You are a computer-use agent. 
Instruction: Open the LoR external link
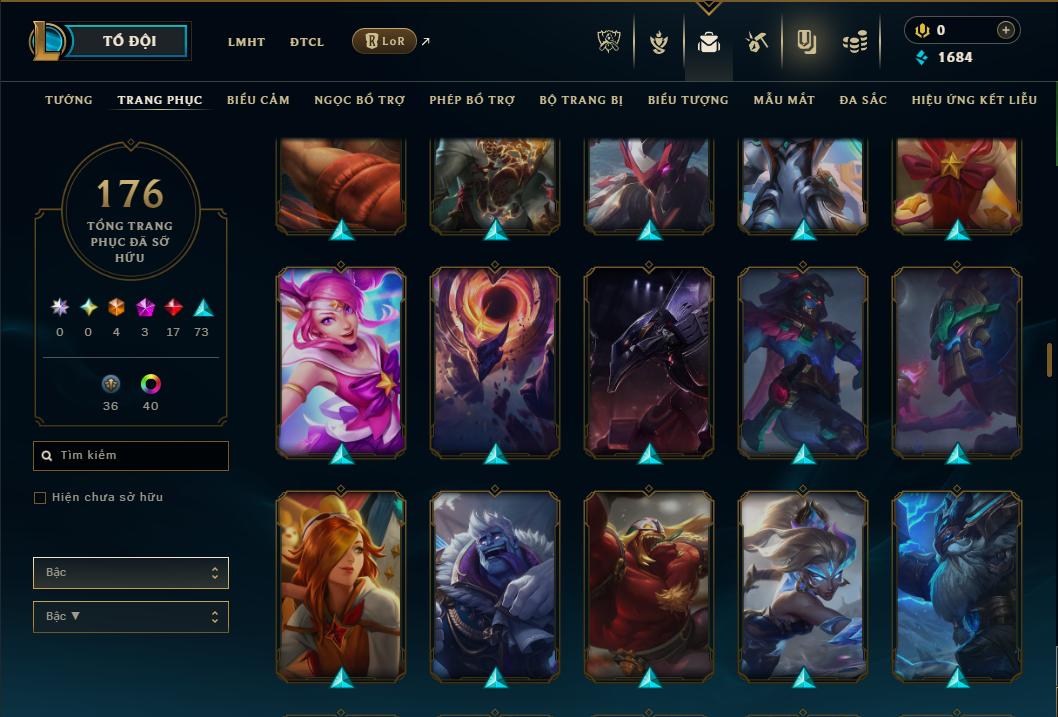(x=386, y=41)
